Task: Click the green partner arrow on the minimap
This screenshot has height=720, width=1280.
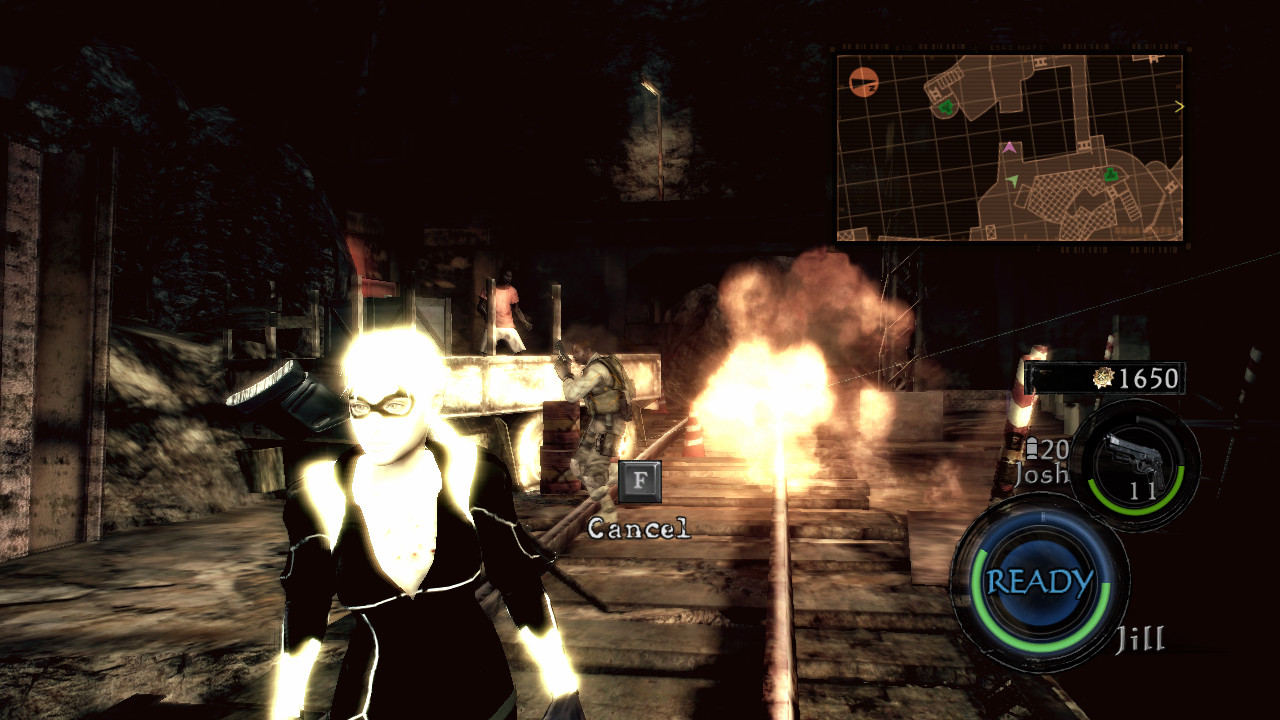Action: coord(1012,180)
